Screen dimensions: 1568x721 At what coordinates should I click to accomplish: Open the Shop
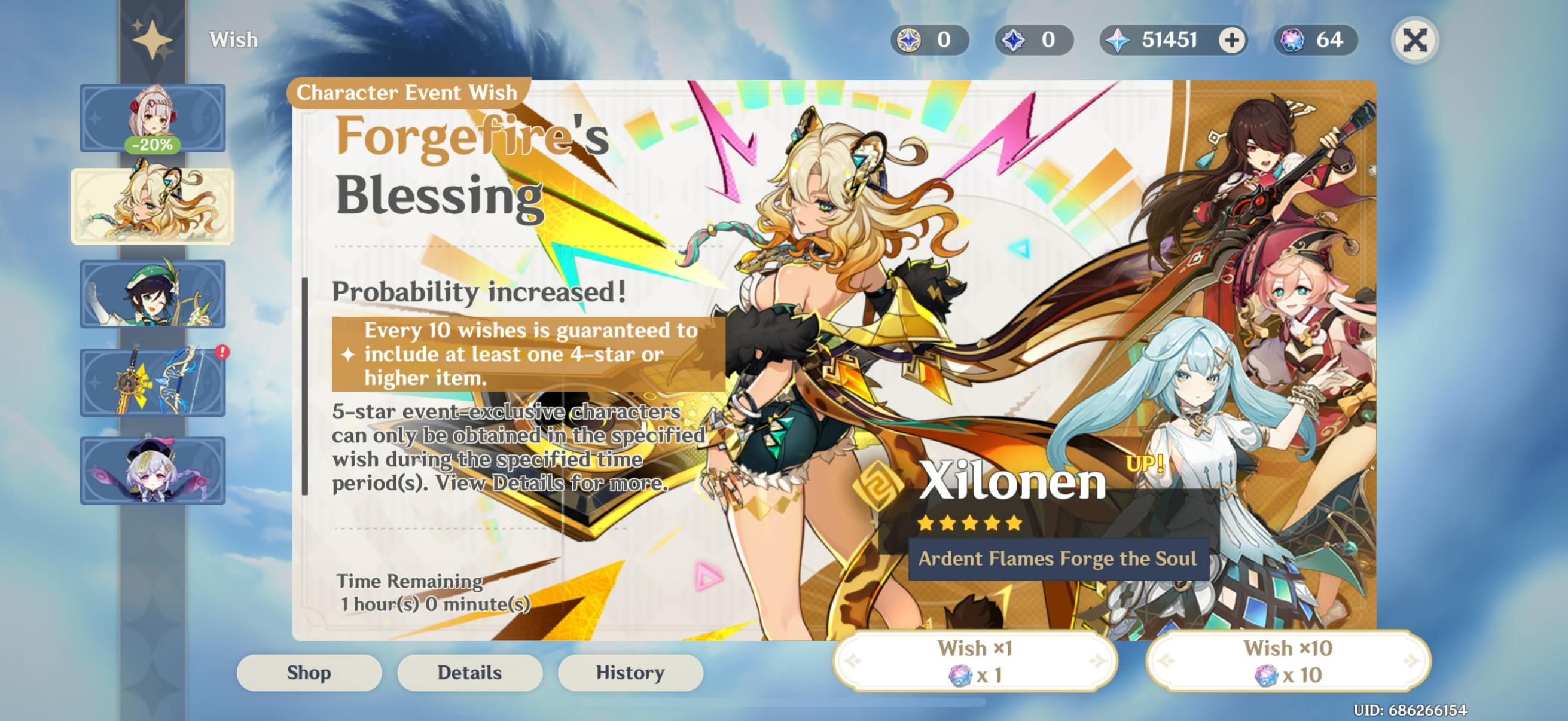309,673
